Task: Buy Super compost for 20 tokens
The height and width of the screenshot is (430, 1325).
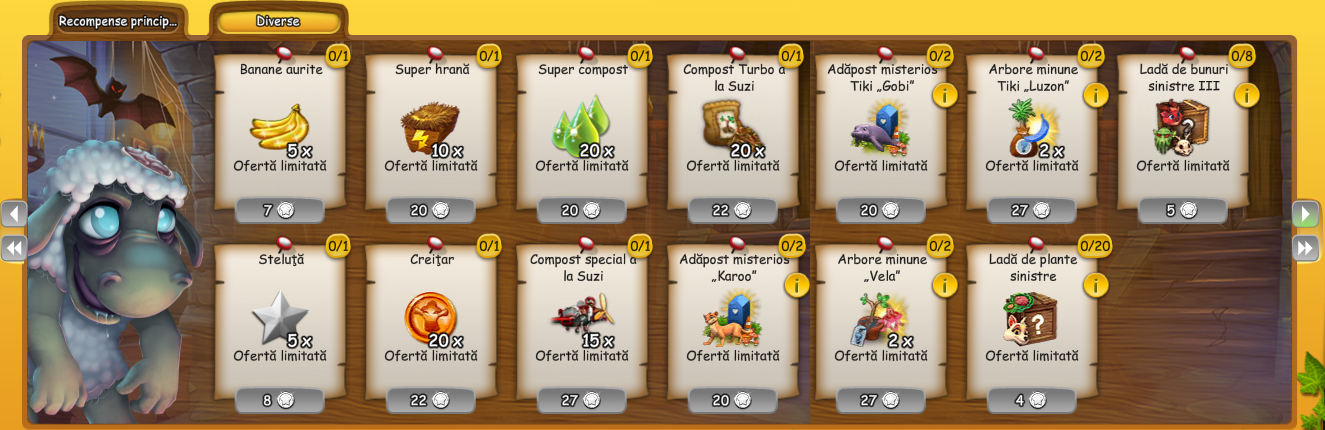Action: pyautogui.click(x=582, y=210)
